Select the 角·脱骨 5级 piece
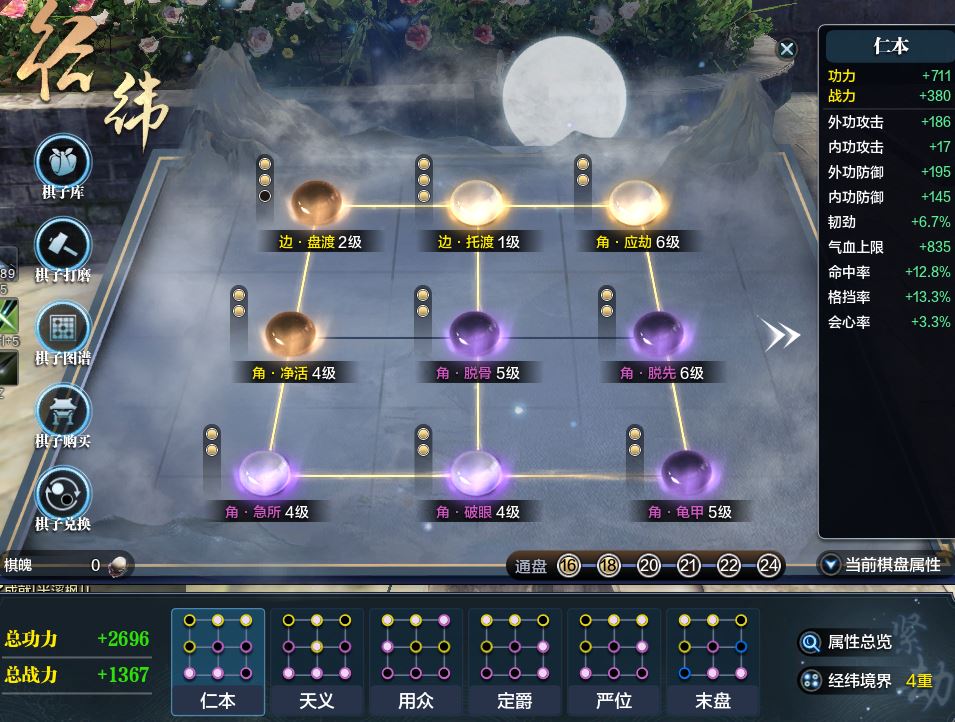Image resolution: width=955 pixels, height=722 pixels. (x=477, y=334)
